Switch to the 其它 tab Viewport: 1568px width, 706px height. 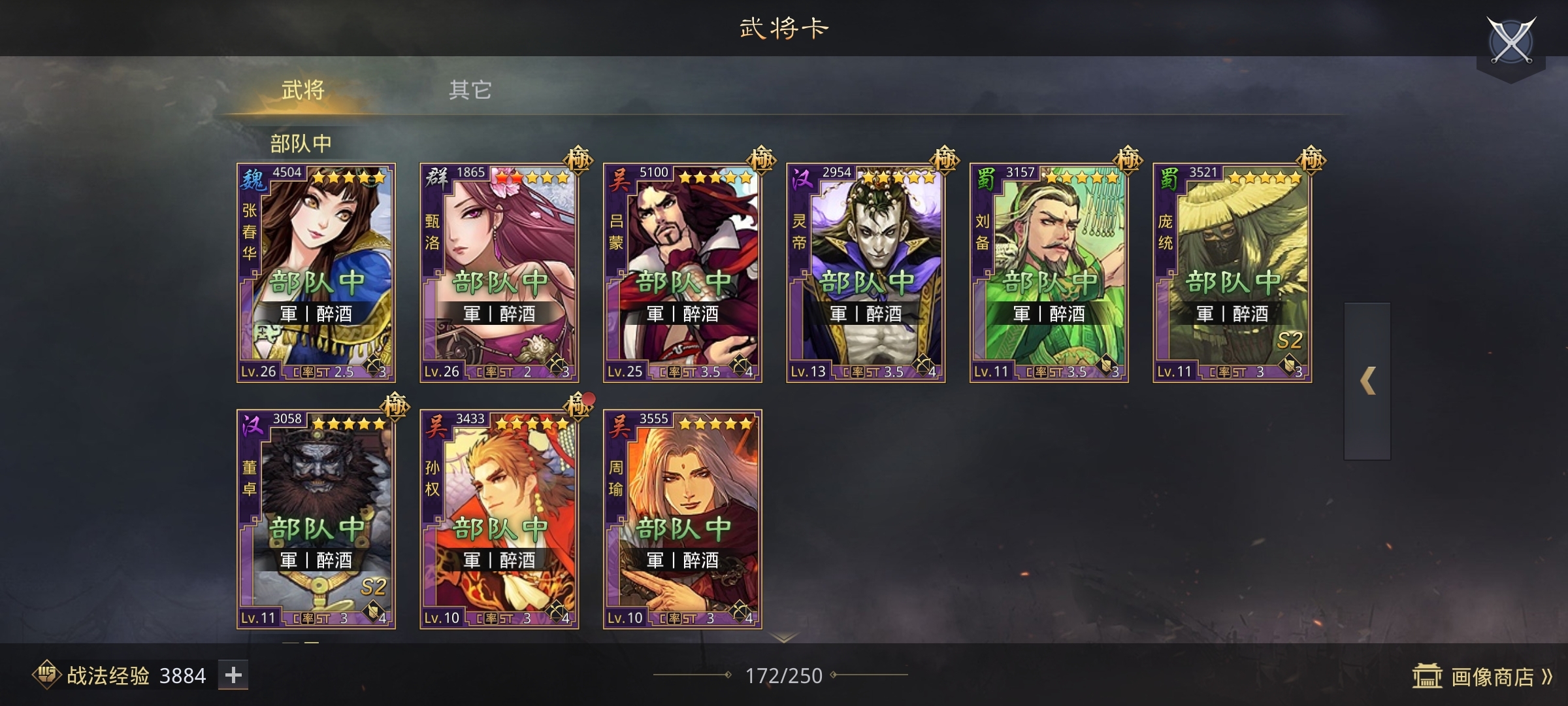click(x=470, y=90)
